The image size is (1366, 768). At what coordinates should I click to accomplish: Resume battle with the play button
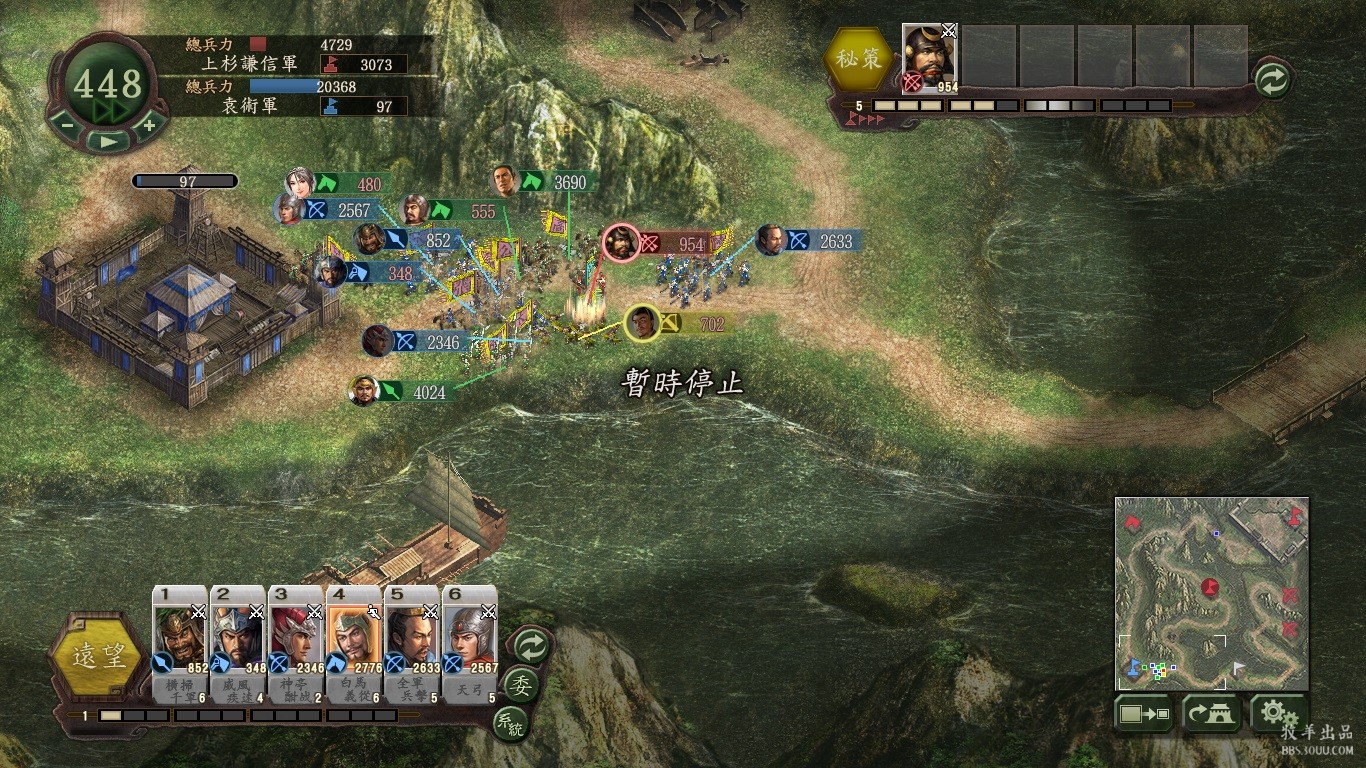[107, 142]
